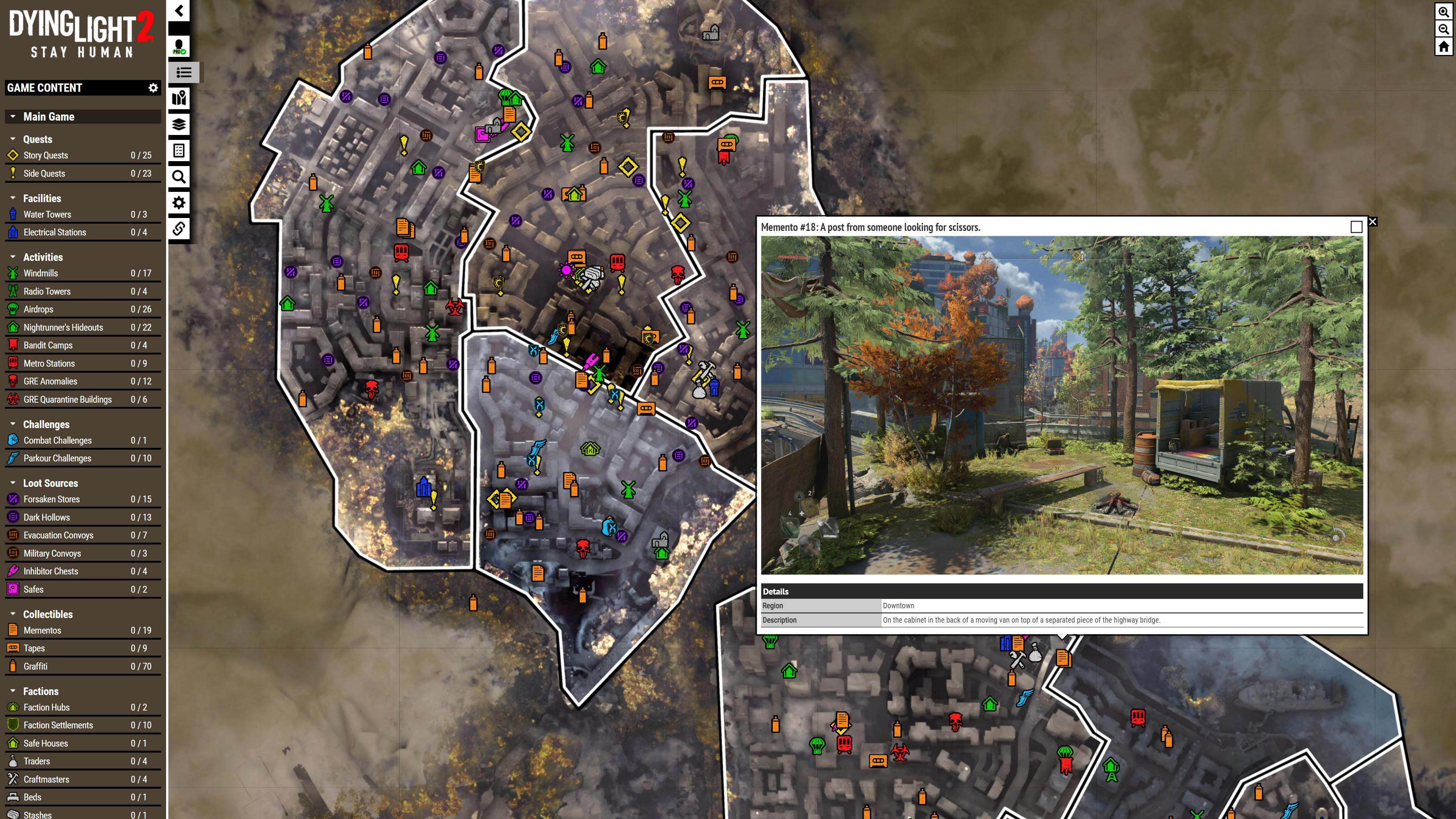The width and height of the screenshot is (1456, 819).
Task: Select the Mementos collectible entry
Action: click(x=42, y=630)
